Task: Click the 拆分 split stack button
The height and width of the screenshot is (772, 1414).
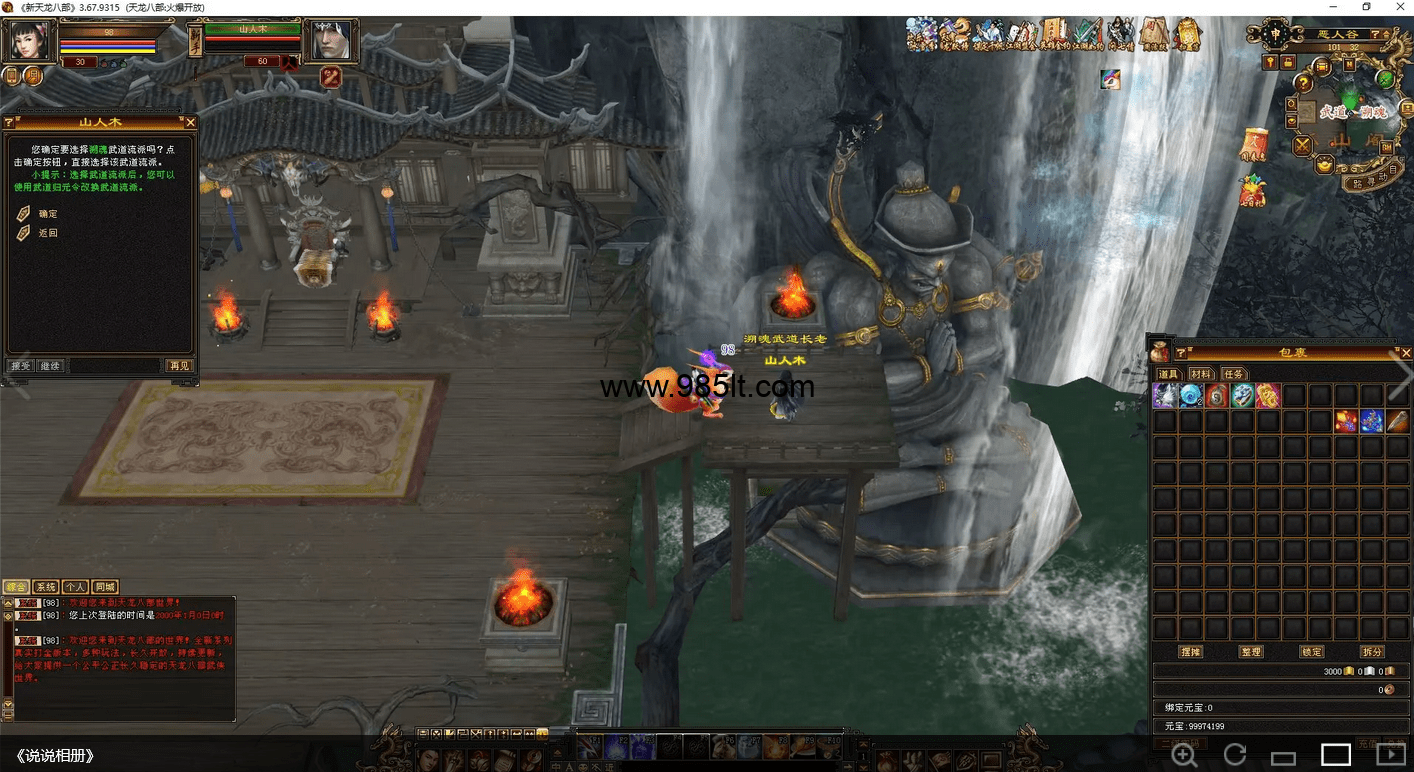Action: click(1372, 652)
